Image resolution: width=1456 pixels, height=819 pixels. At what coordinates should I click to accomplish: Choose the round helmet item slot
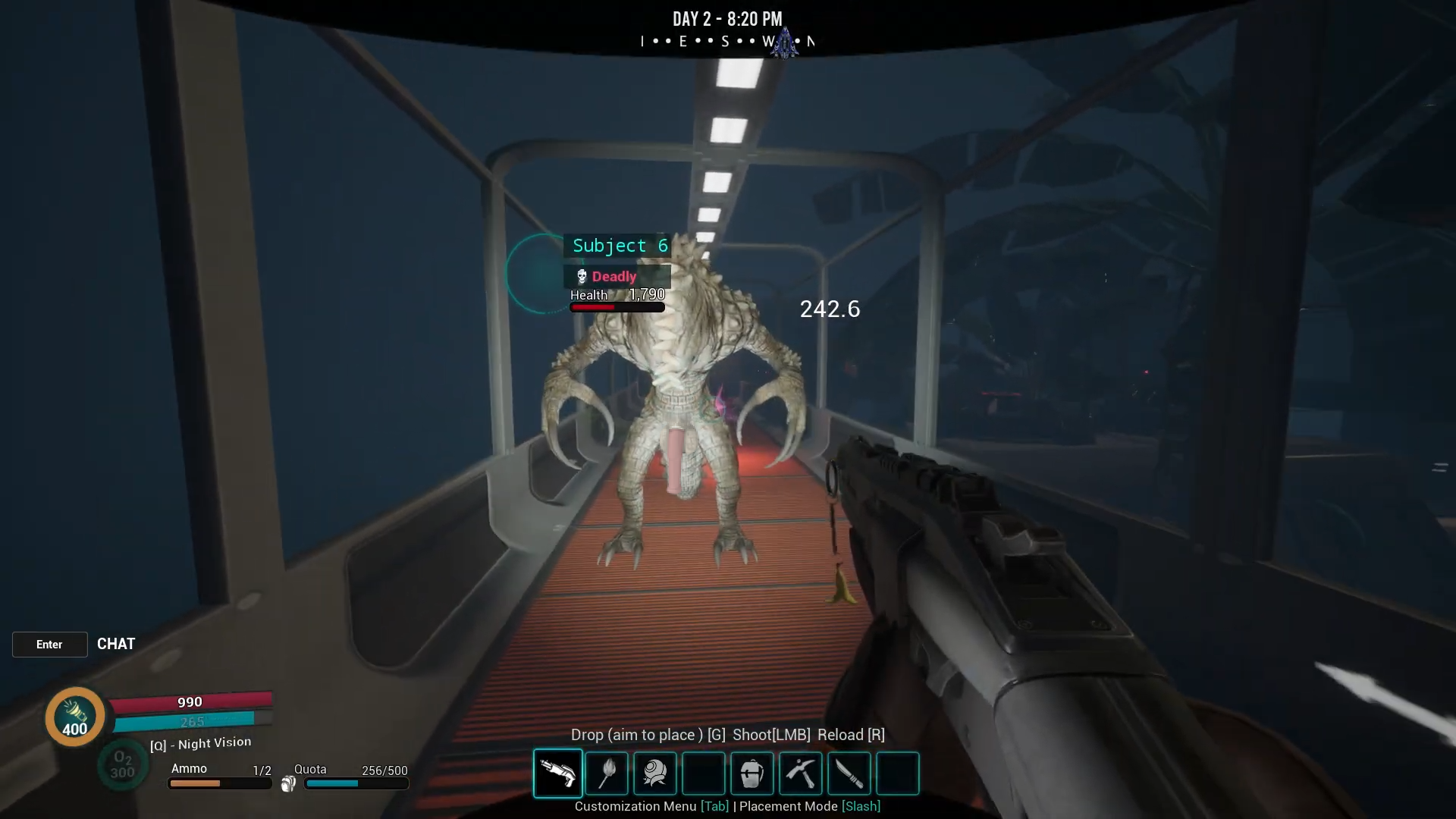[655, 773]
